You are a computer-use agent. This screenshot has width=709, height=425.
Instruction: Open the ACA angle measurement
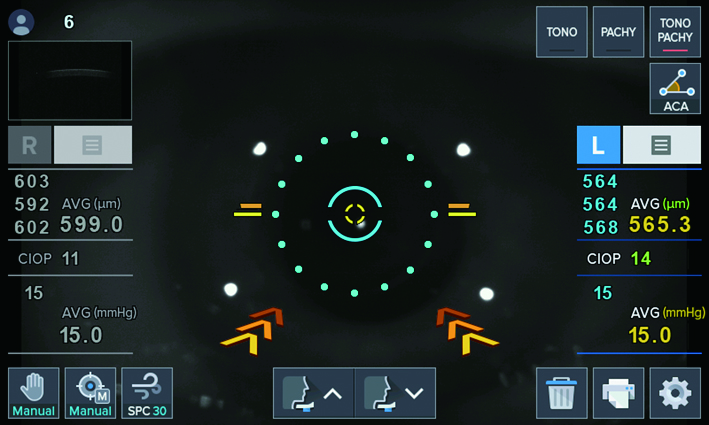coord(675,88)
